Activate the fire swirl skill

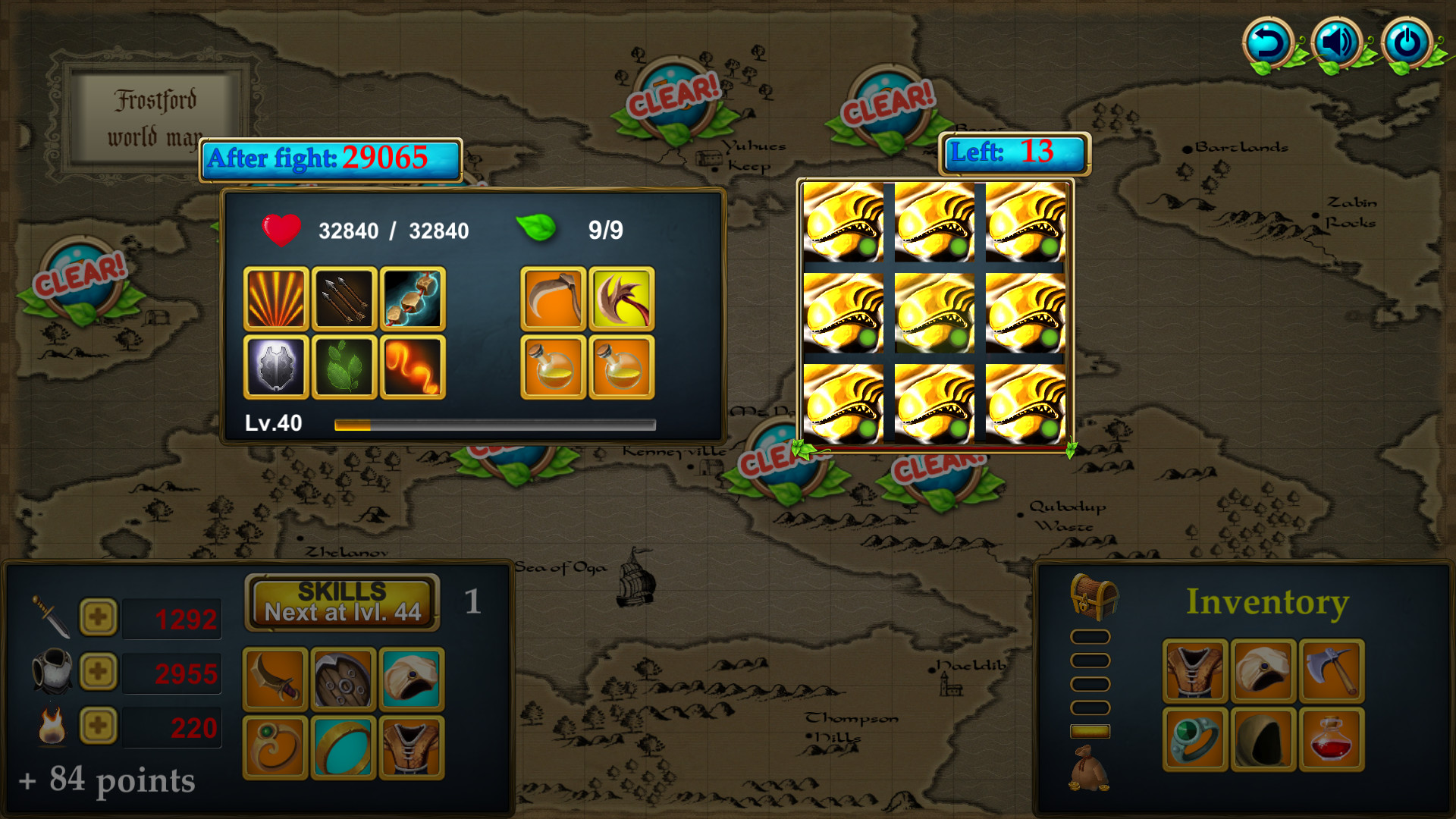pyautogui.click(x=412, y=368)
